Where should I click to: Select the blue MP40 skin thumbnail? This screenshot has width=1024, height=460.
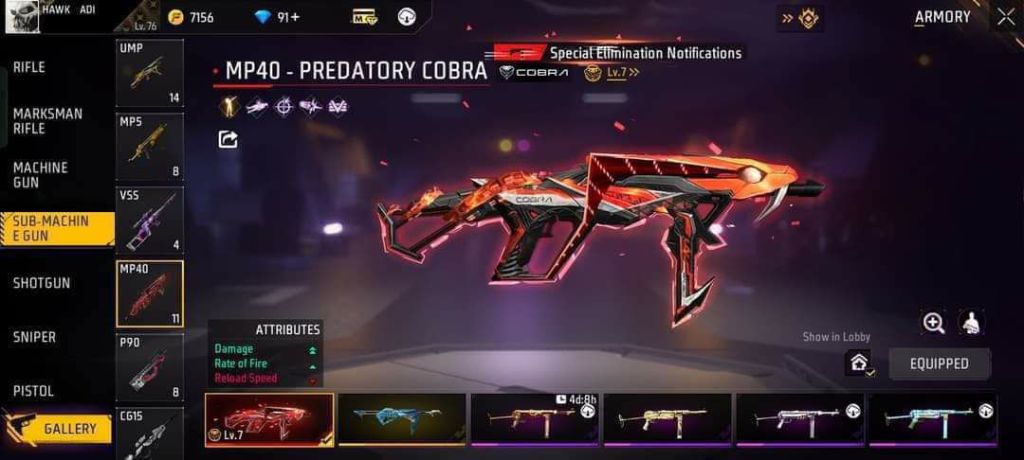click(402, 419)
